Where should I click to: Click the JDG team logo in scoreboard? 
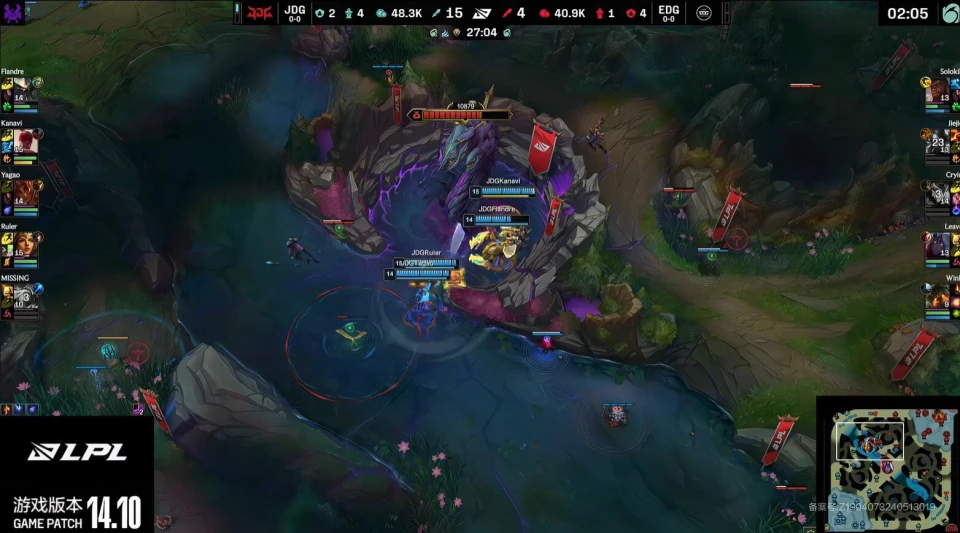(x=260, y=13)
